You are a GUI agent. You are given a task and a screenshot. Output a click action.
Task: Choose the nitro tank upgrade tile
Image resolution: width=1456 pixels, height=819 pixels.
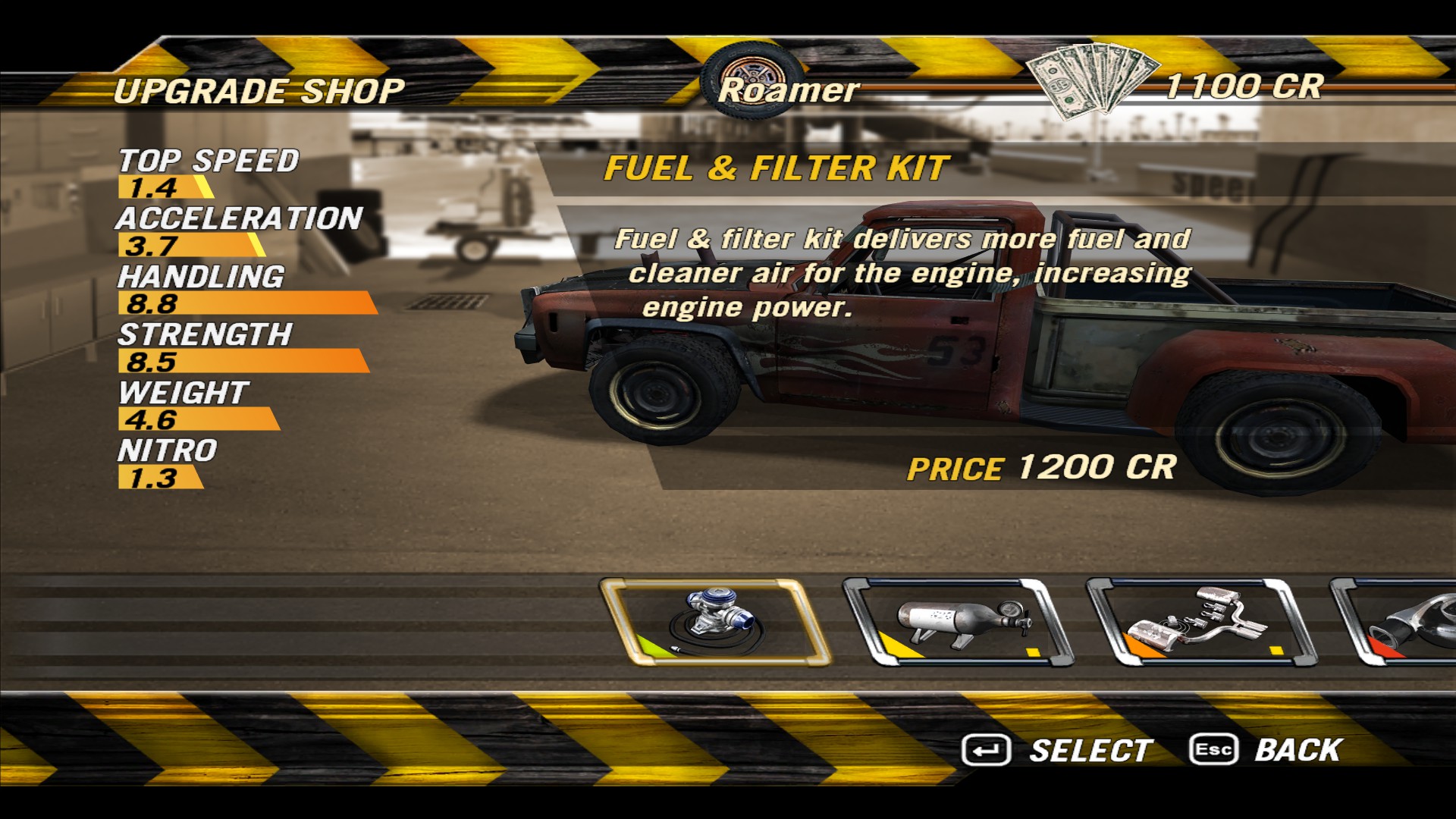pyautogui.click(x=958, y=623)
